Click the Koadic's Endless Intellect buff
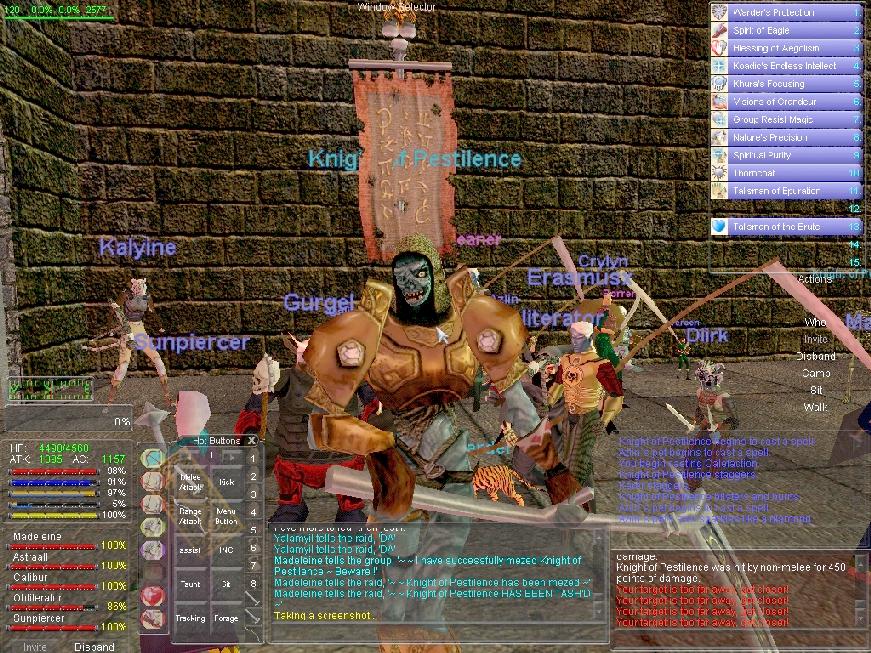The height and width of the screenshot is (653, 871). (x=786, y=66)
